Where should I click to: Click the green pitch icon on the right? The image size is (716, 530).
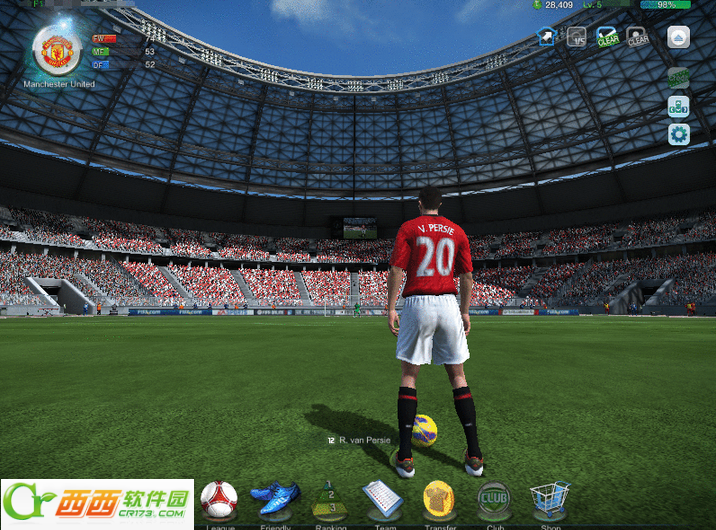click(679, 77)
